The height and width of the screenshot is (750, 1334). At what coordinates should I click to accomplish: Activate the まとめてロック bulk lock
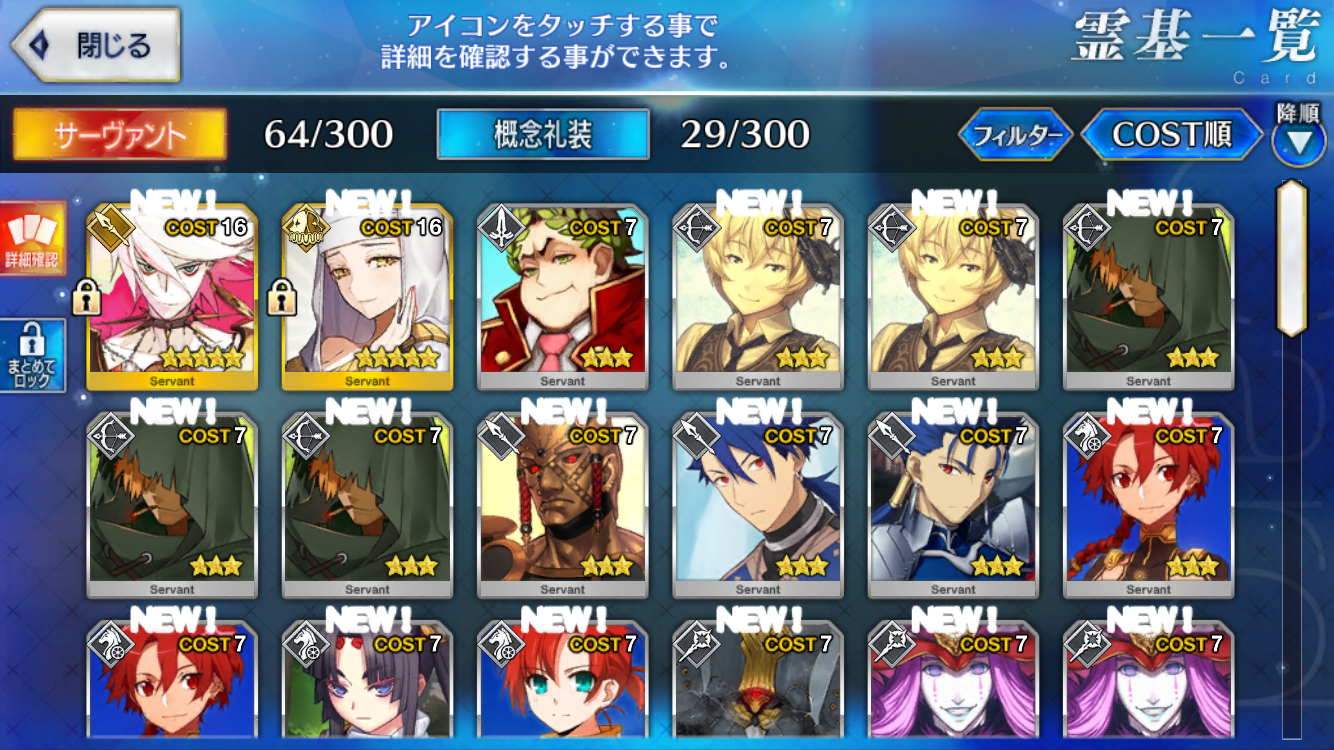[x=32, y=356]
